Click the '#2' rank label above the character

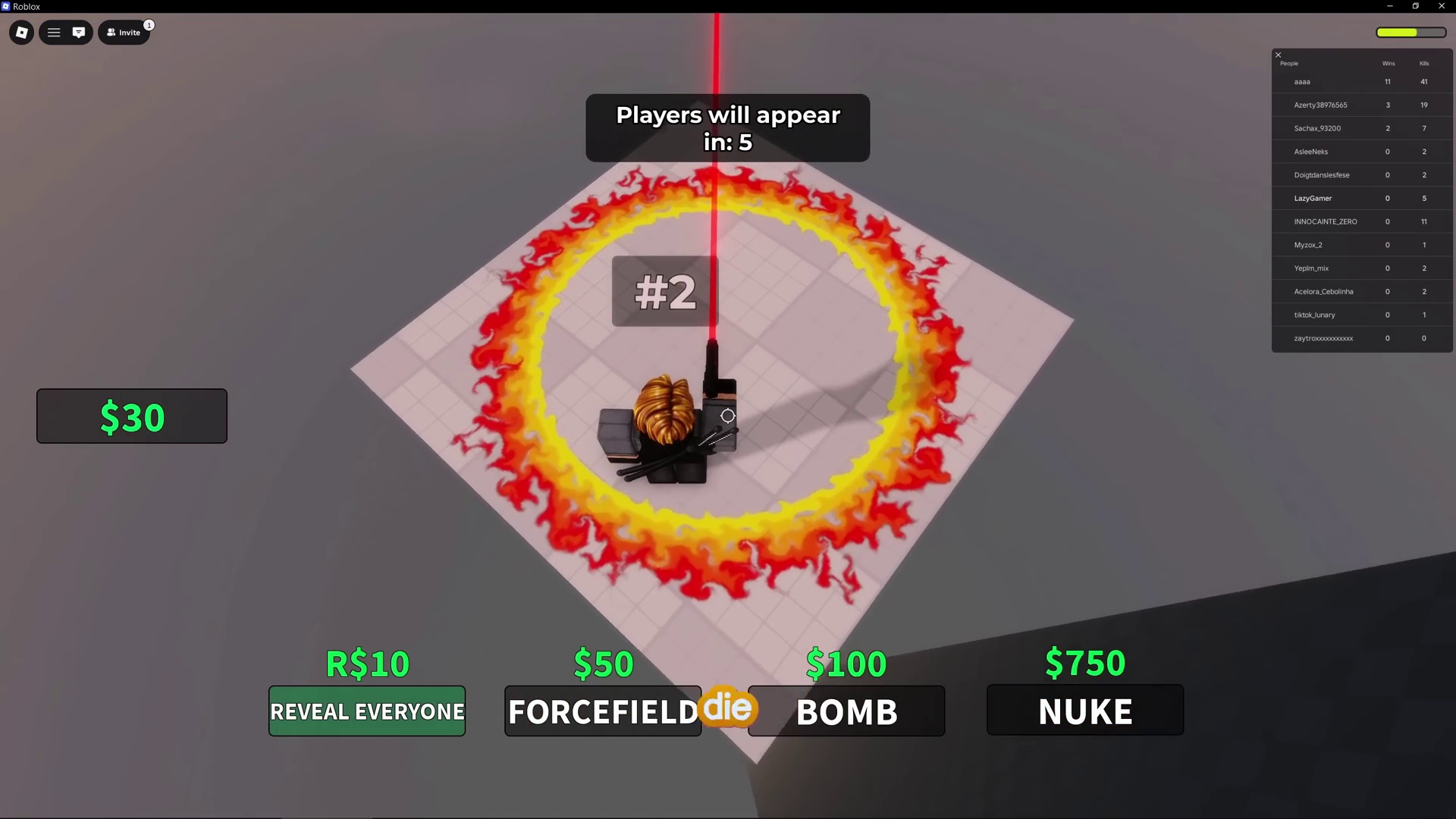pyautogui.click(x=664, y=291)
